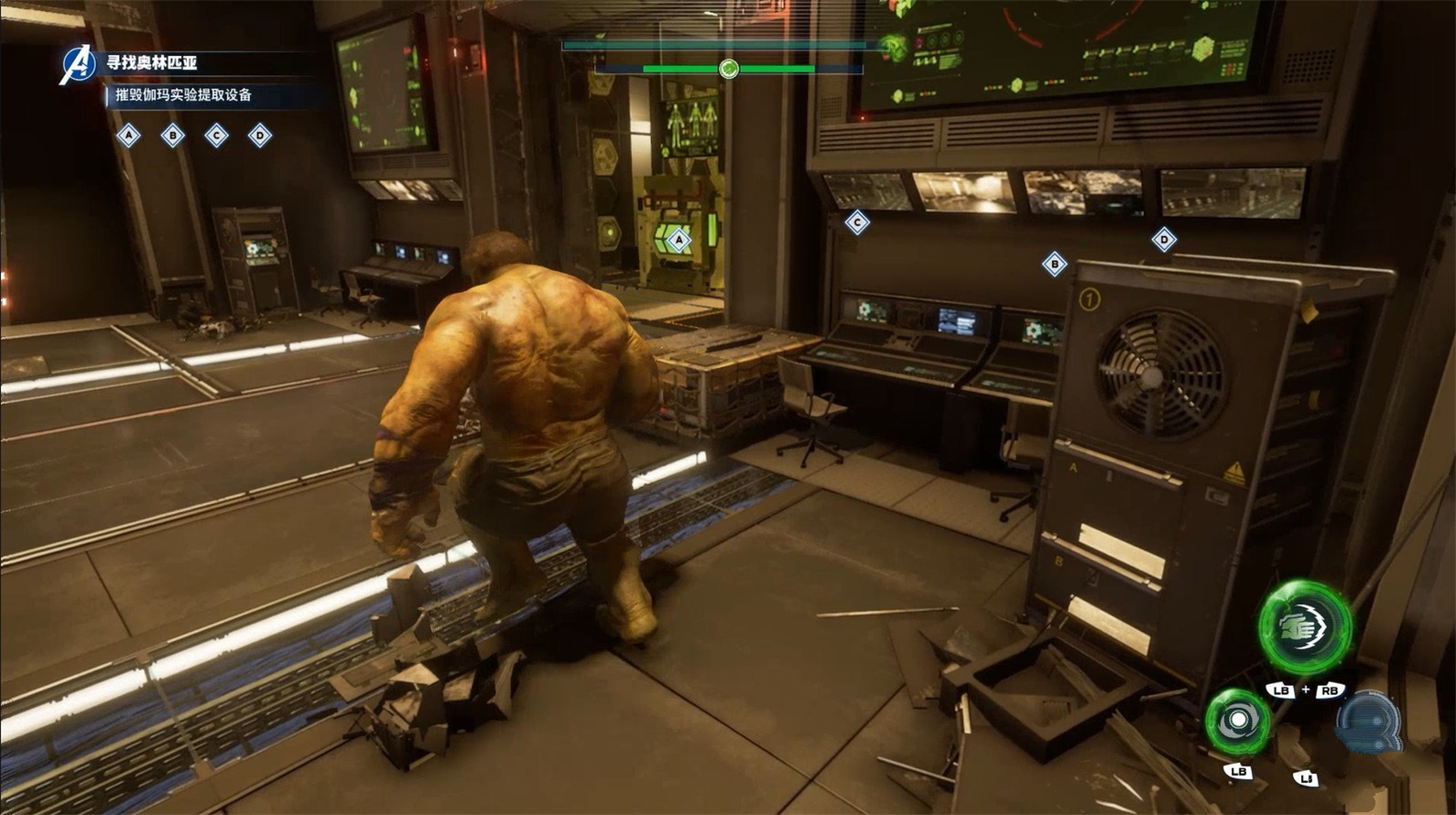This screenshot has height=815, width=1456.
Task: Select the mission title 寻找奥林匹亚
Action: click(x=152, y=62)
